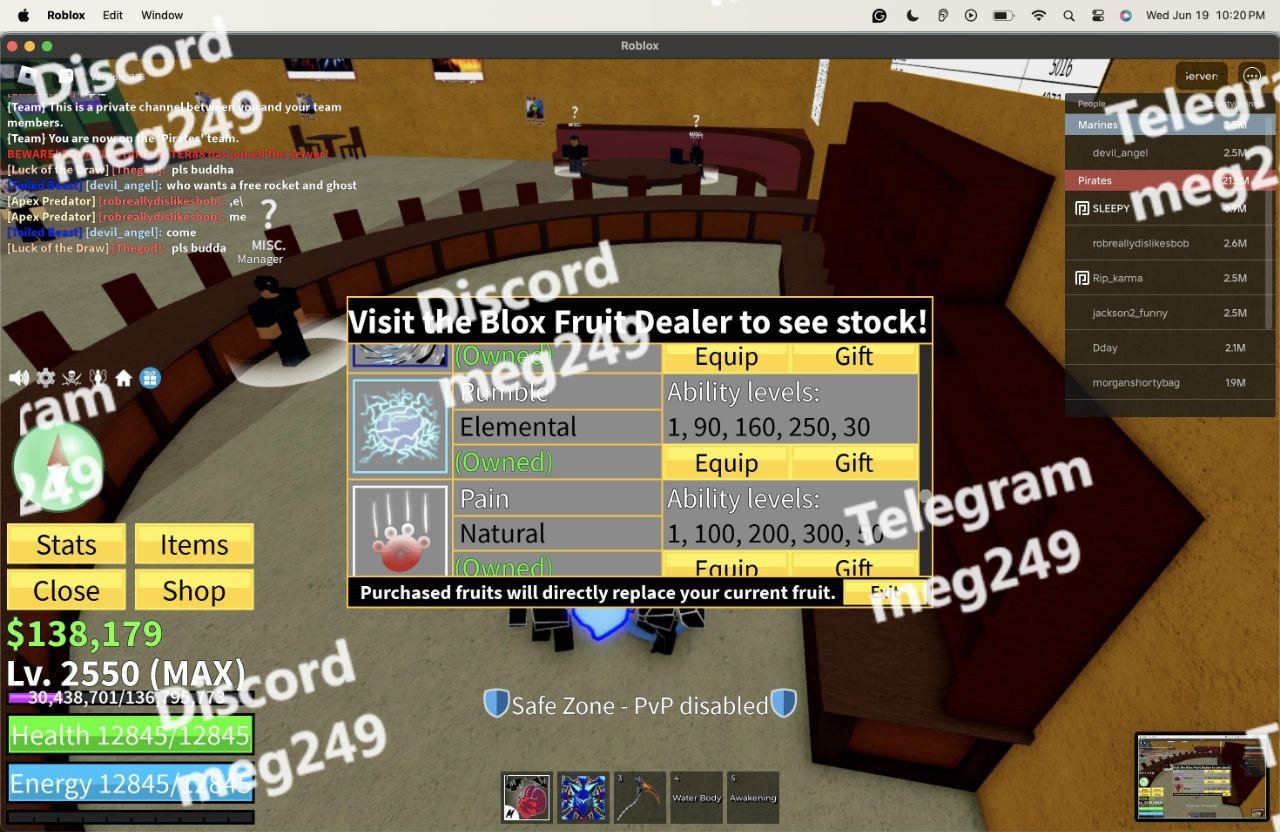Screen dimensions: 1280x832
Task: Open the Items inventory
Action: click(194, 545)
